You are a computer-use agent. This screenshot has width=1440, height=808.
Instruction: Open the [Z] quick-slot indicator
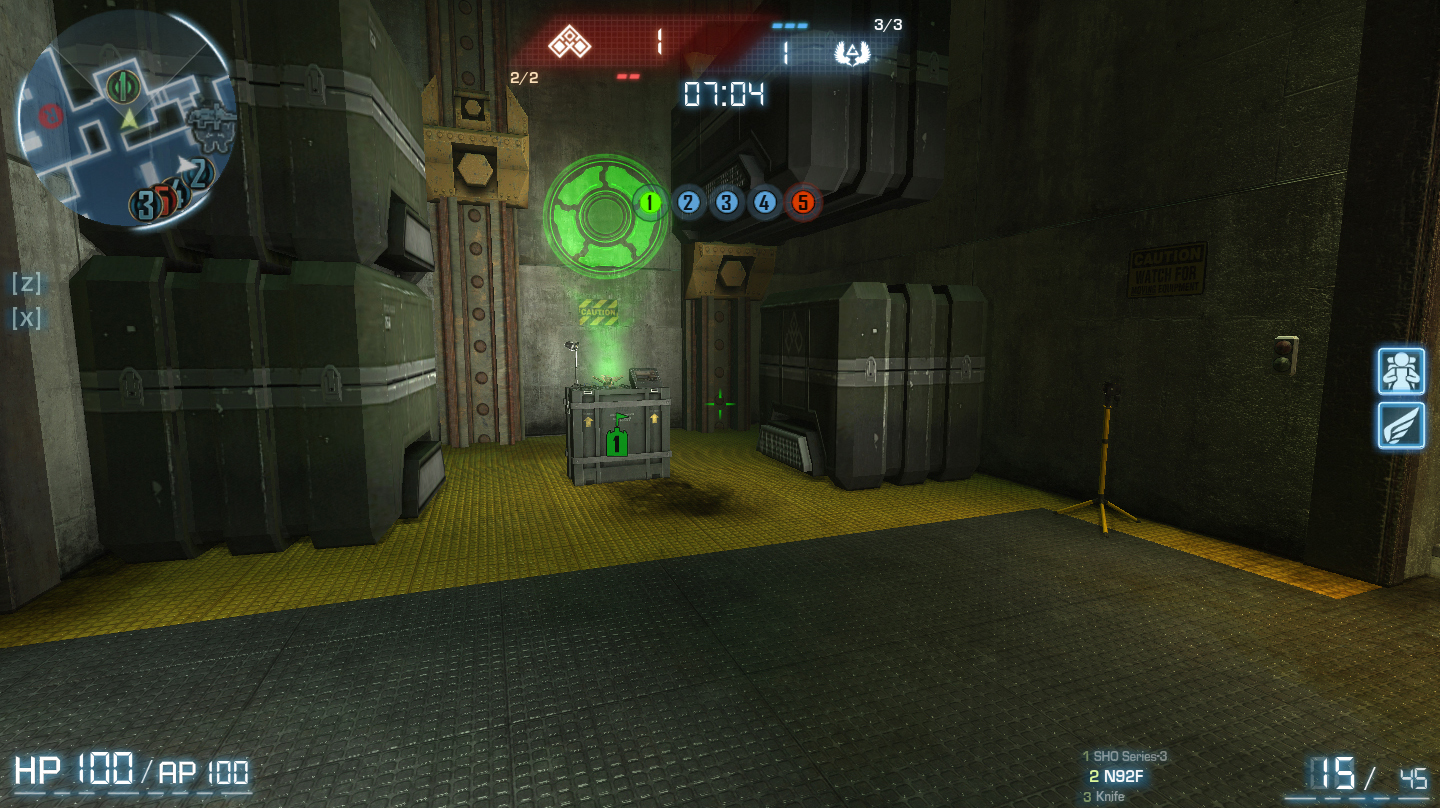(x=25, y=284)
